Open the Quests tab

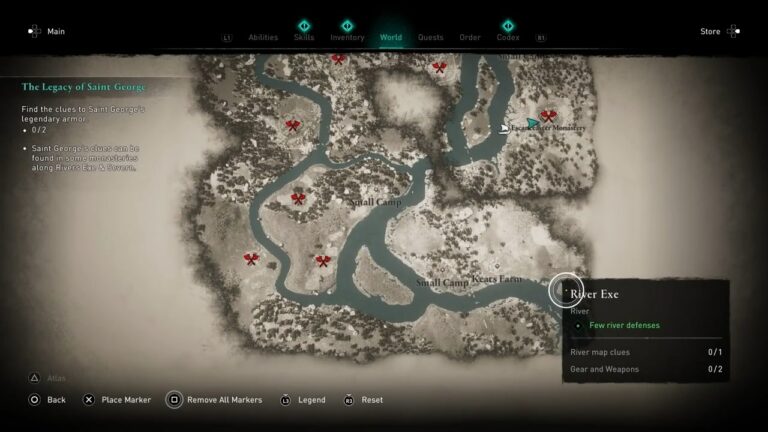[430, 37]
